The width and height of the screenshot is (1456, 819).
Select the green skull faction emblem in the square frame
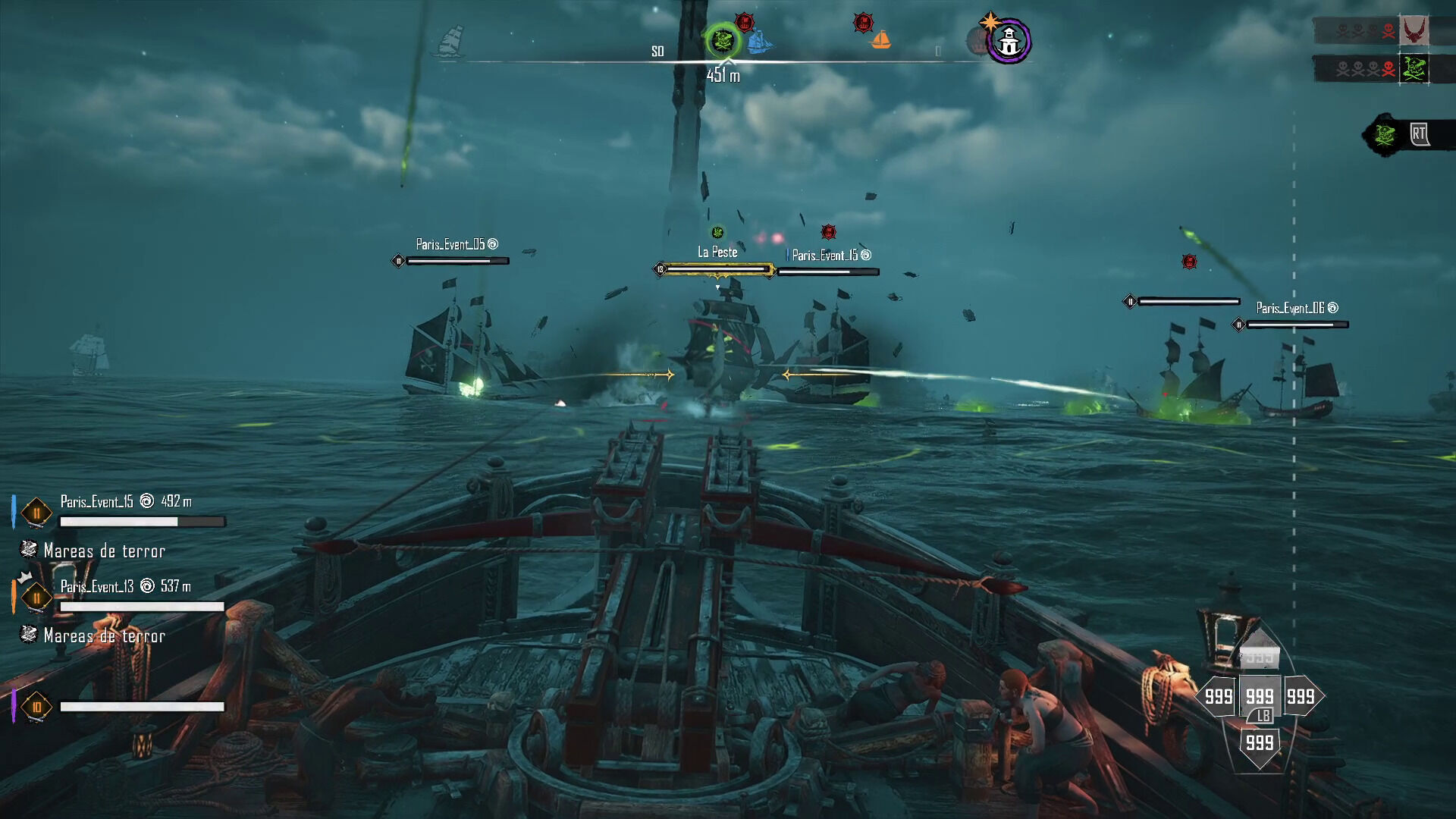(x=1414, y=69)
